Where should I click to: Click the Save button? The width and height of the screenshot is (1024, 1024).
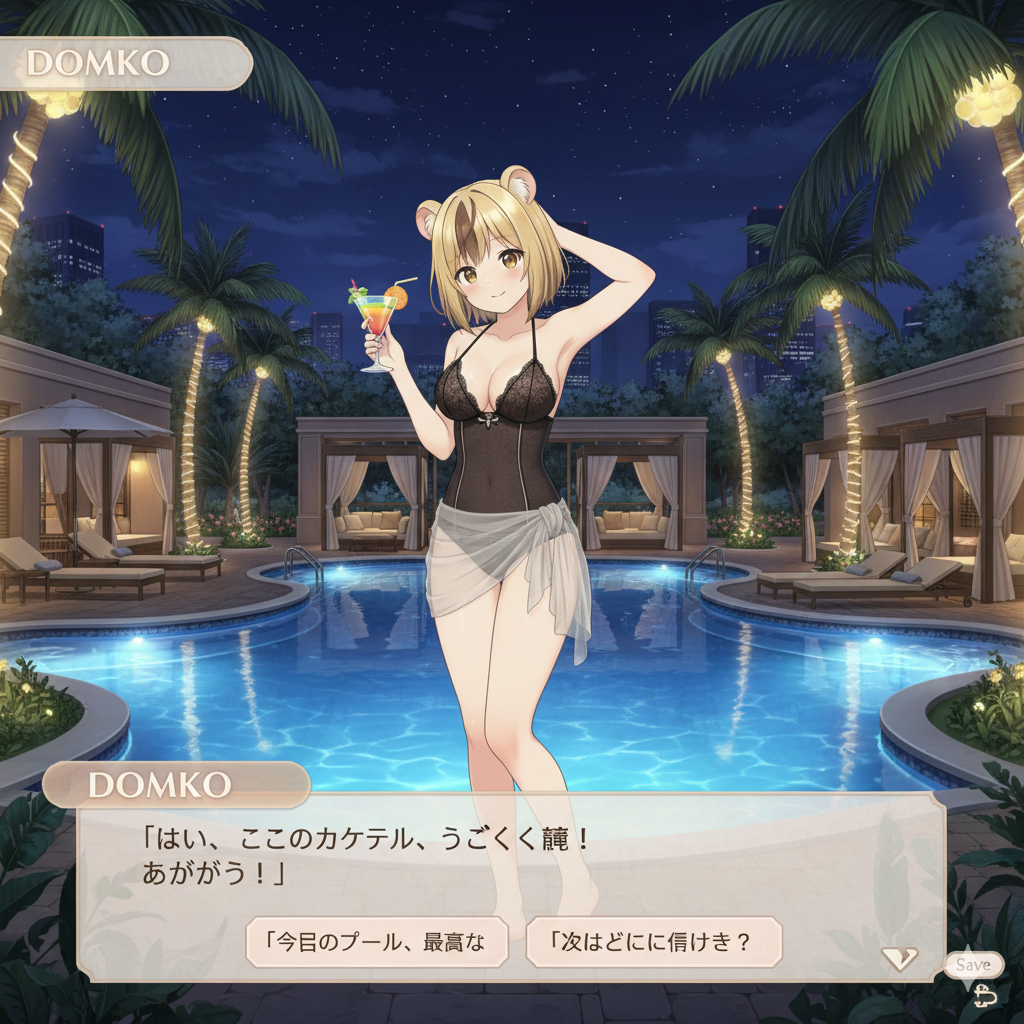pyautogui.click(x=973, y=965)
